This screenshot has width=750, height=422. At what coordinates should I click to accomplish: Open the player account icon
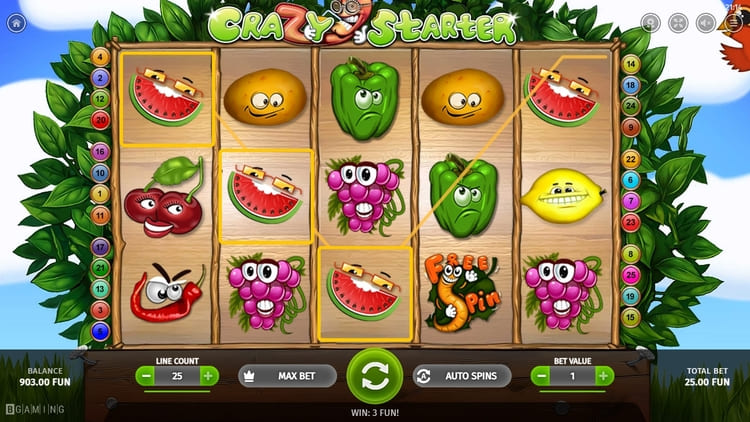coord(650,21)
